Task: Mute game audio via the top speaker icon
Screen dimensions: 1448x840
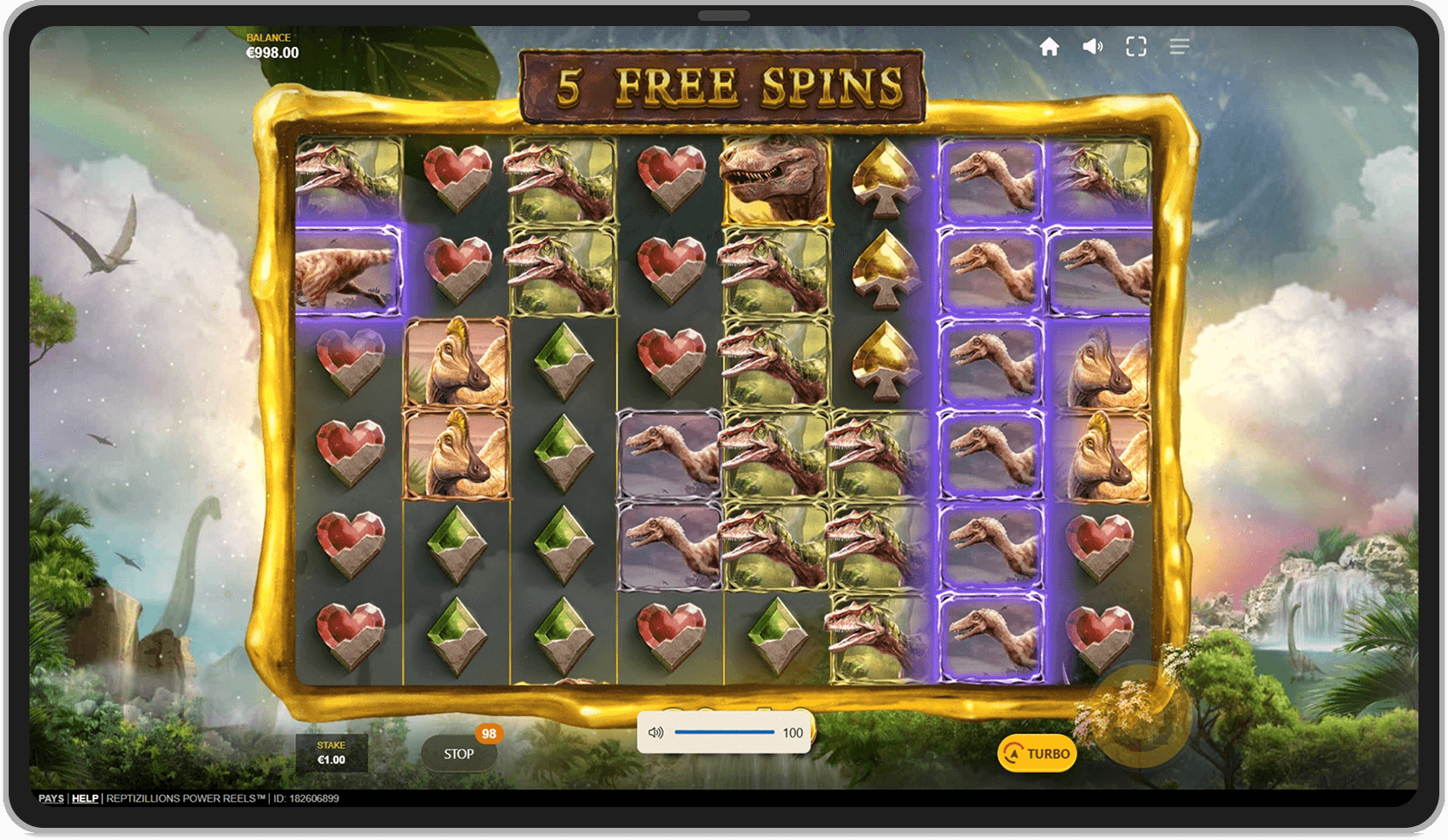Action: [1092, 47]
